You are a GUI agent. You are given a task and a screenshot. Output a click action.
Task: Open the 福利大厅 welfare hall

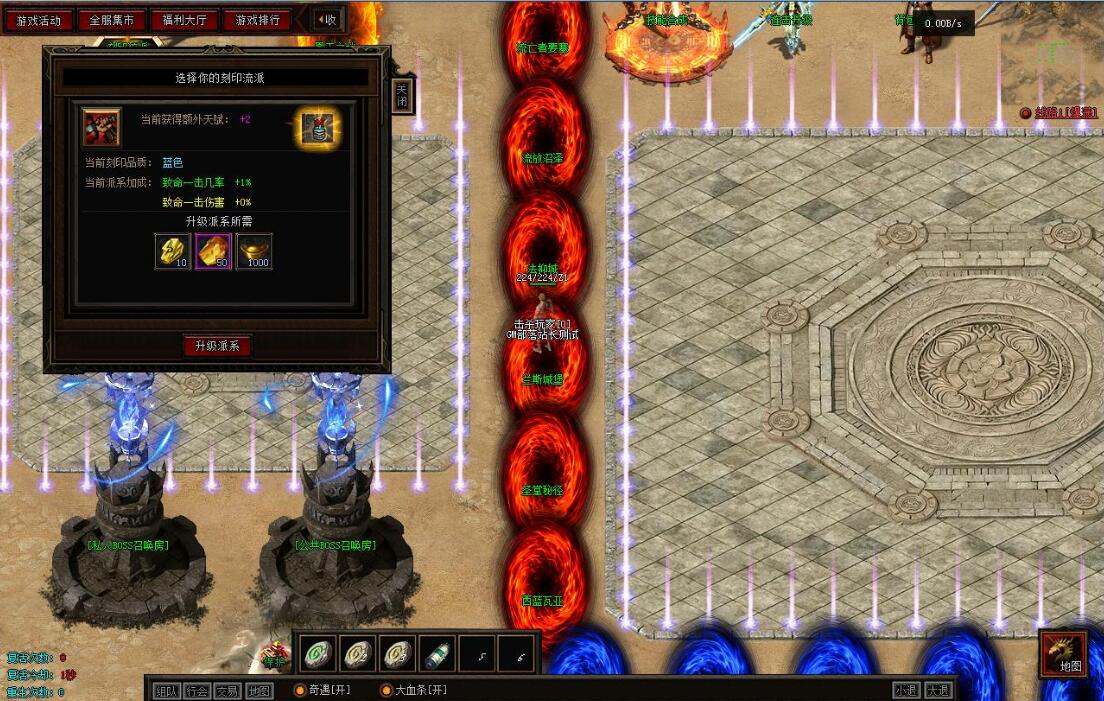[x=184, y=20]
